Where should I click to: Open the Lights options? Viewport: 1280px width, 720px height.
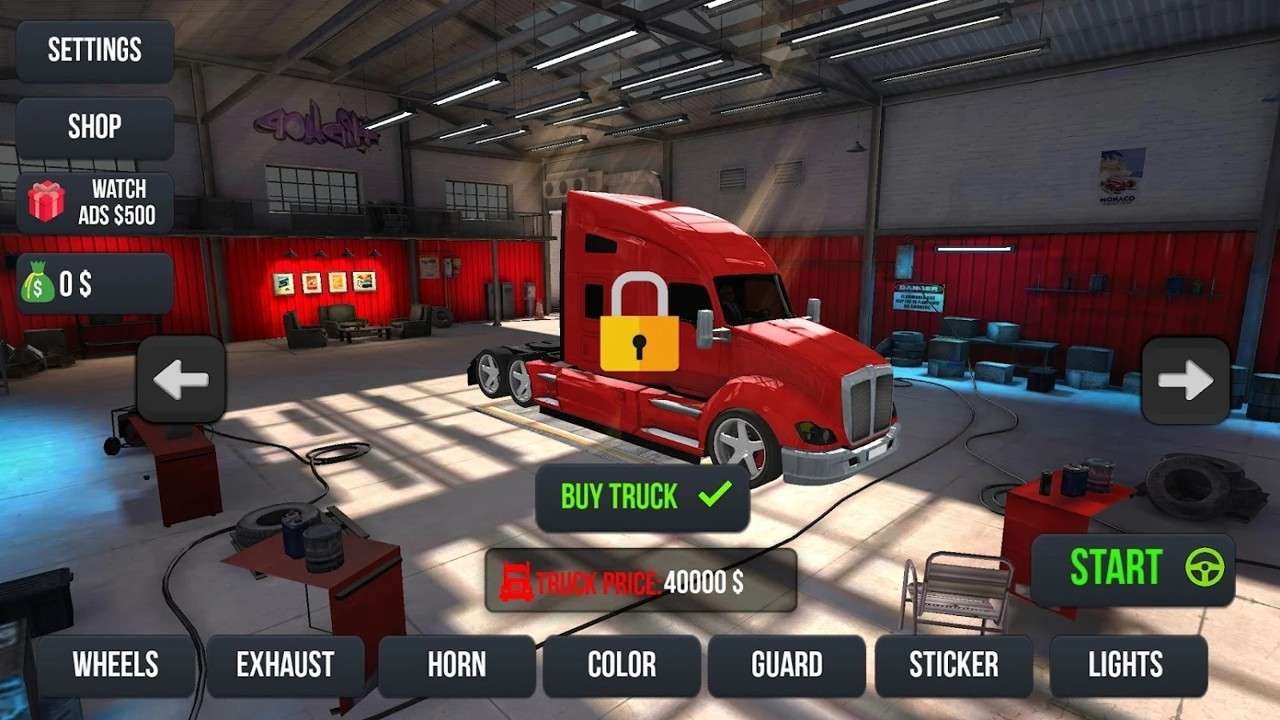tap(1125, 665)
